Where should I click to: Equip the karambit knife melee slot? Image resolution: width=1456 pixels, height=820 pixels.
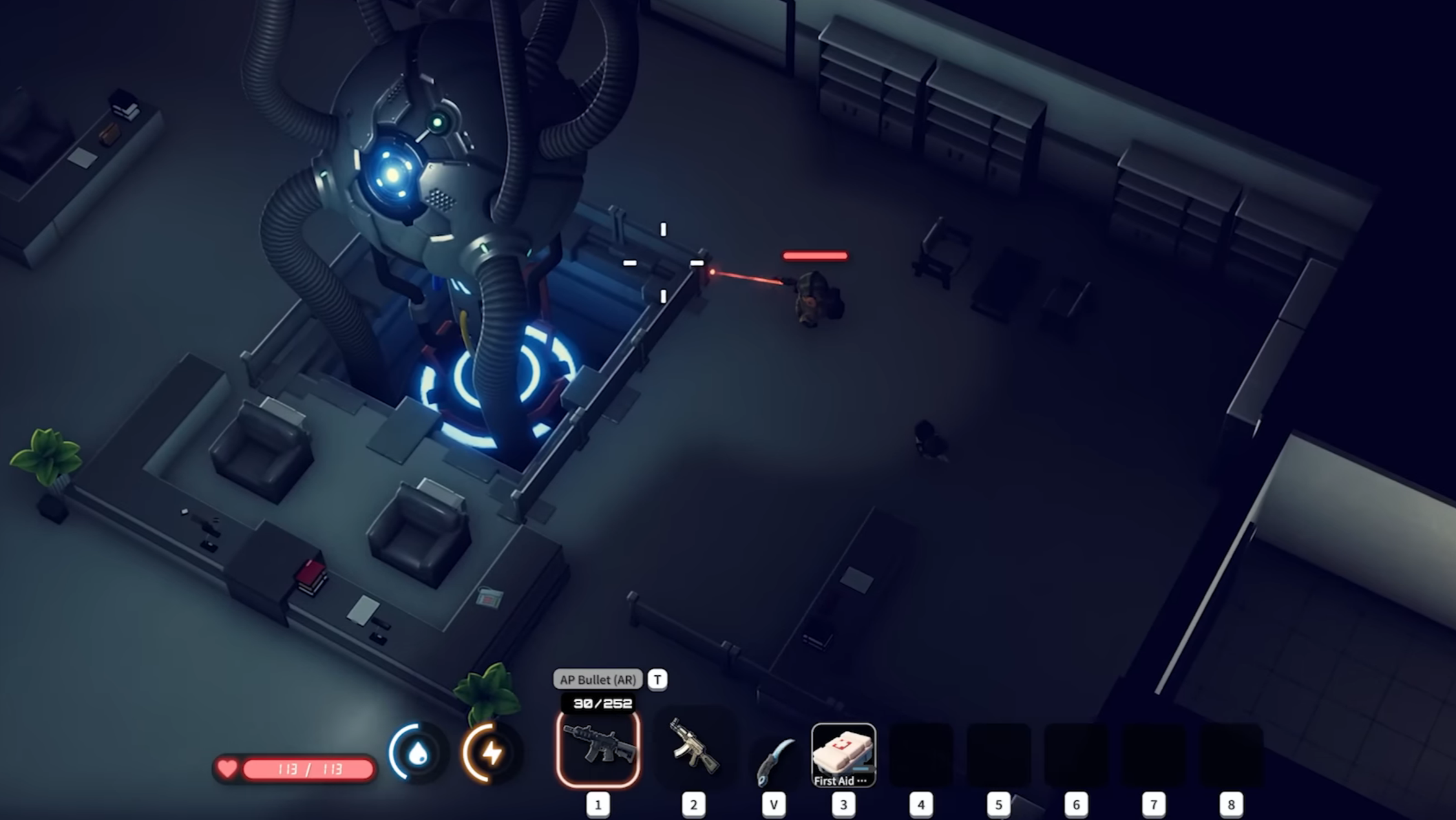774,760
